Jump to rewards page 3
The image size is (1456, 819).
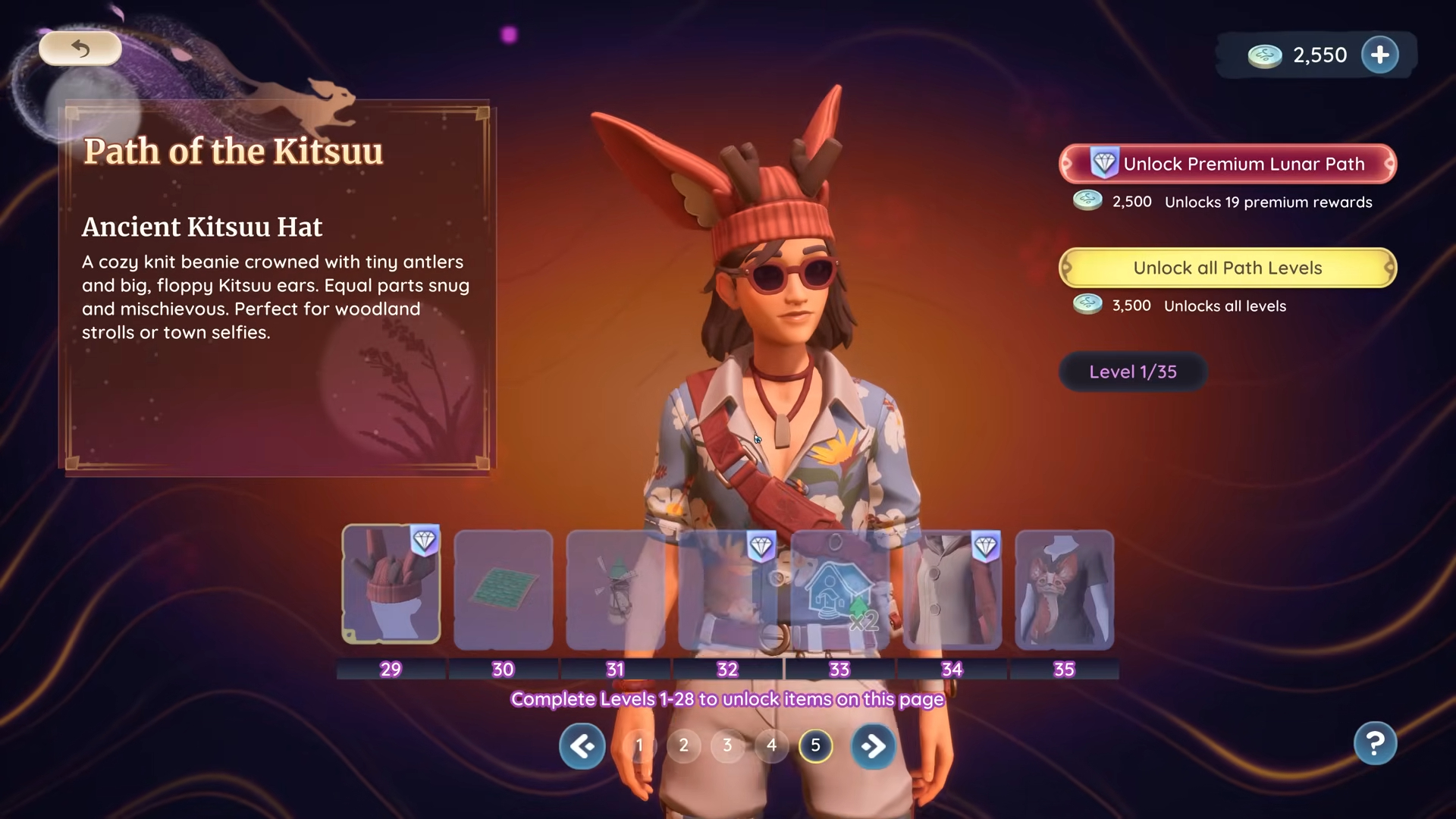(727, 745)
